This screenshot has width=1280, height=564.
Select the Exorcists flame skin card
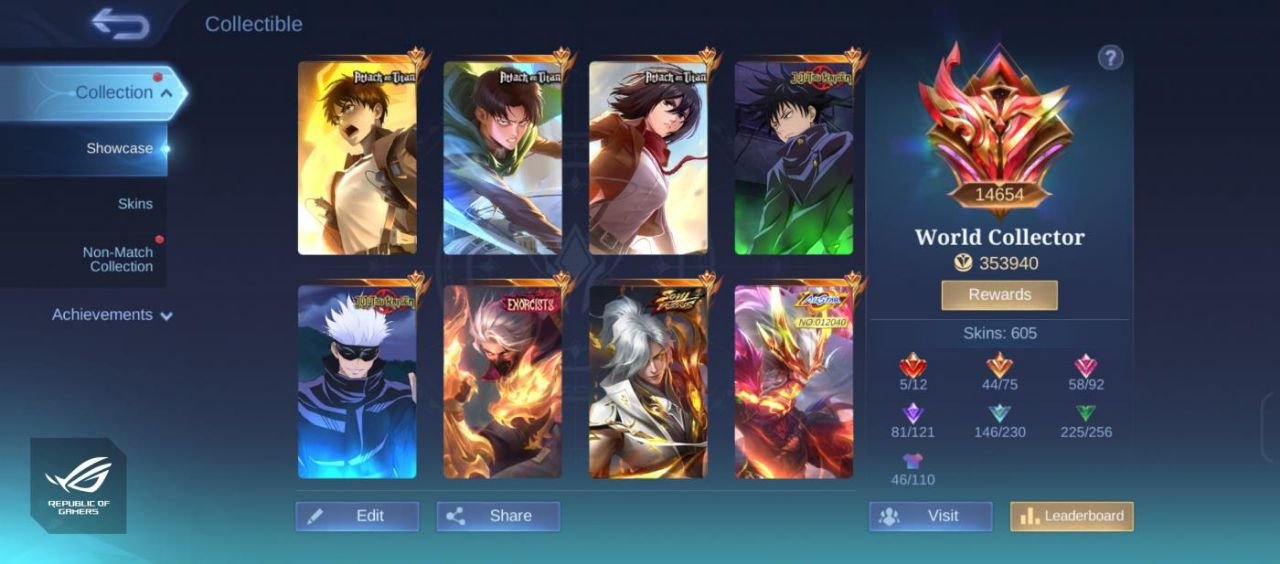pyautogui.click(x=503, y=381)
